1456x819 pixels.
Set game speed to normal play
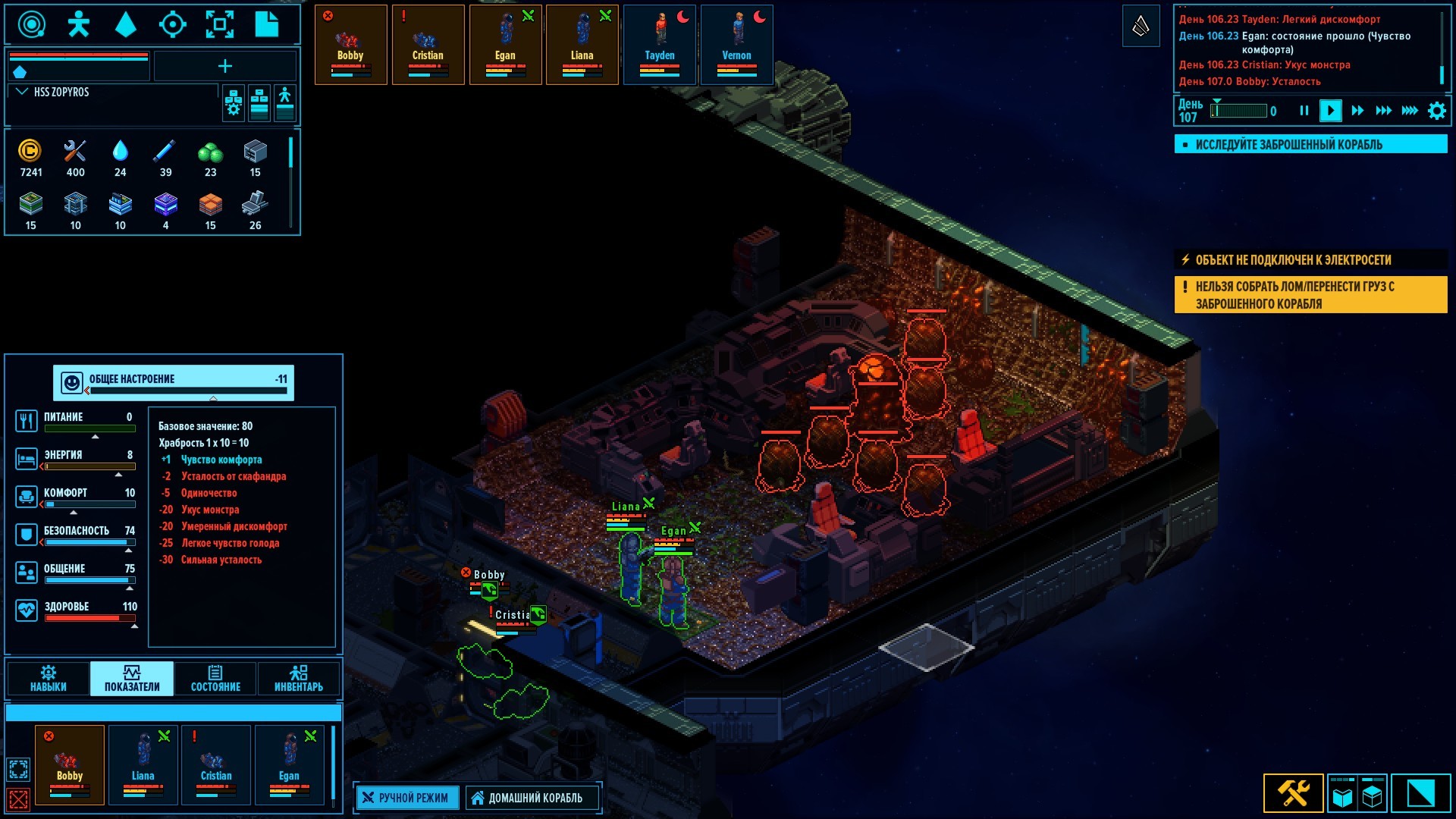[1330, 111]
